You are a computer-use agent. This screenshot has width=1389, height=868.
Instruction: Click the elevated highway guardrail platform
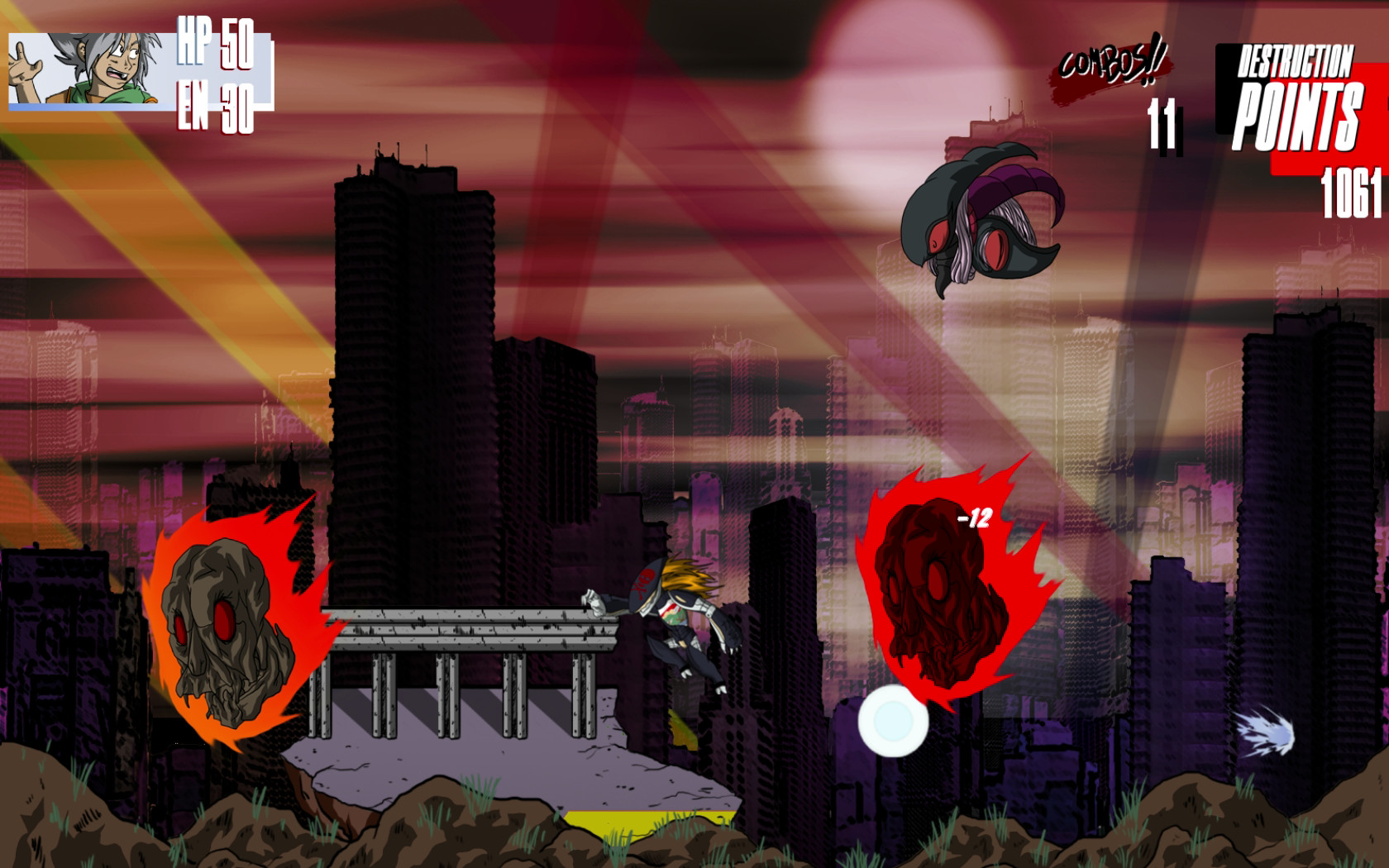coord(463,628)
